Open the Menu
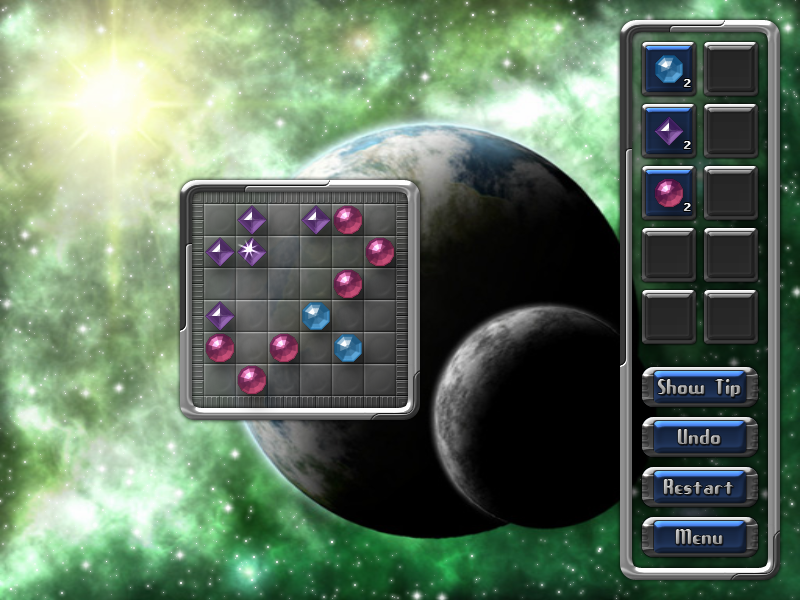The image size is (800, 600). (699, 537)
